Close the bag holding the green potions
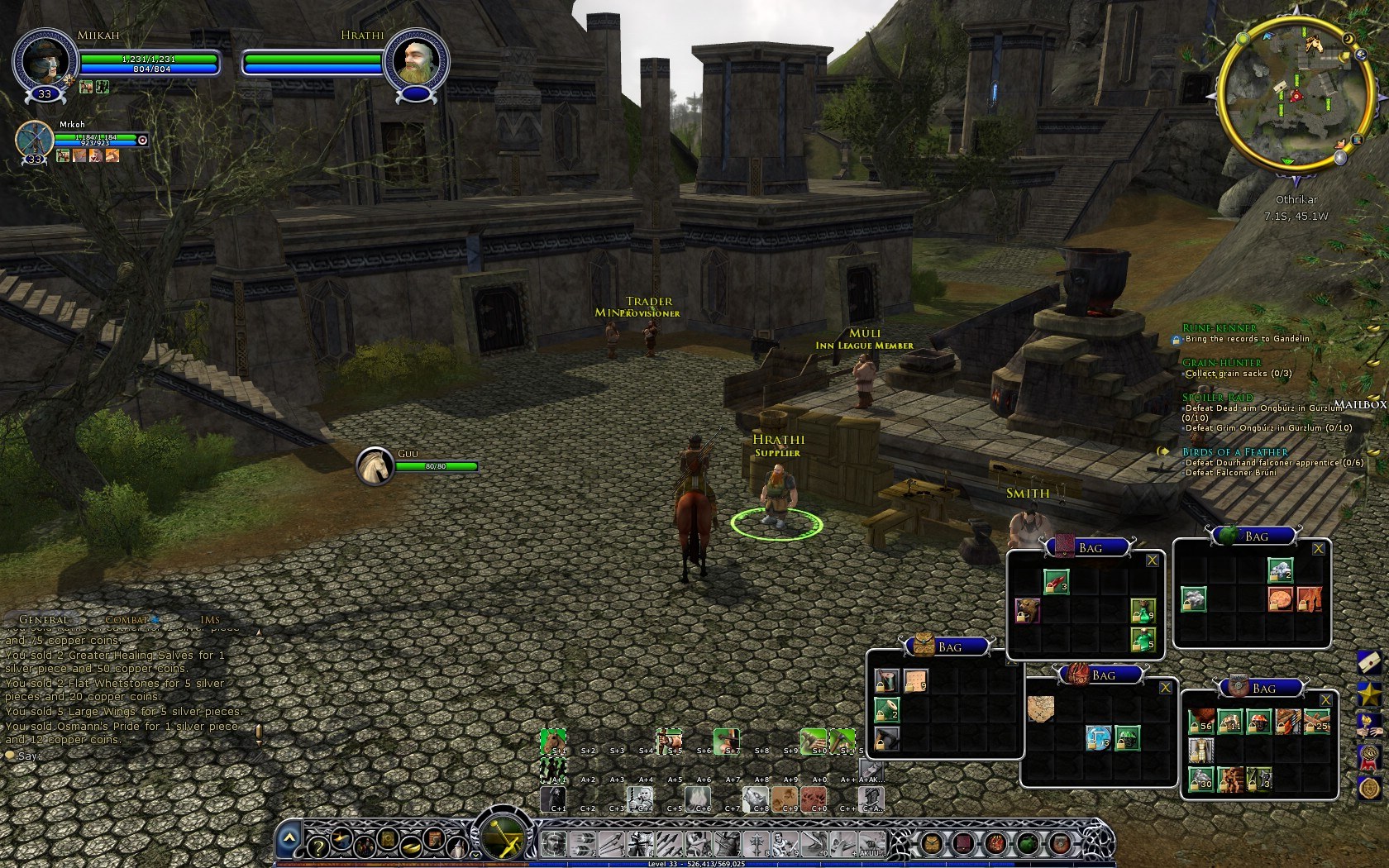1389x868 pixels. [x=1152, y=560]
